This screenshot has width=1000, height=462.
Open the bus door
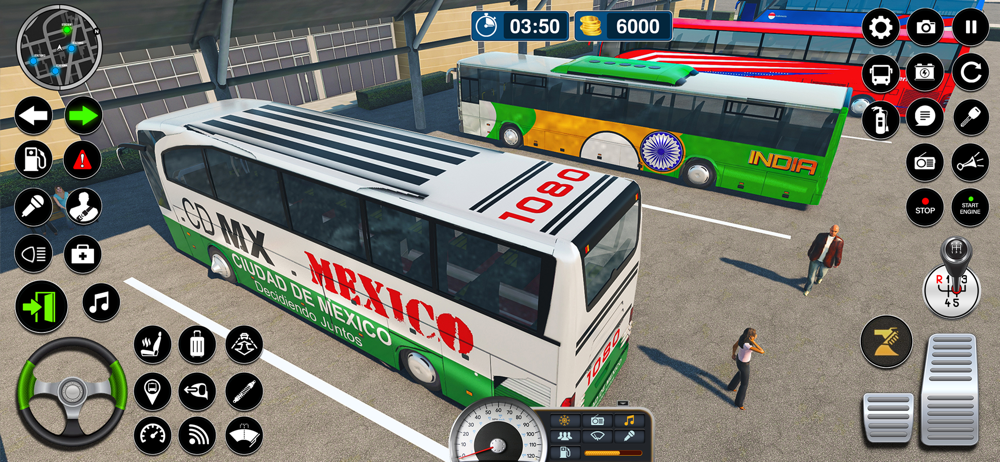41,307
